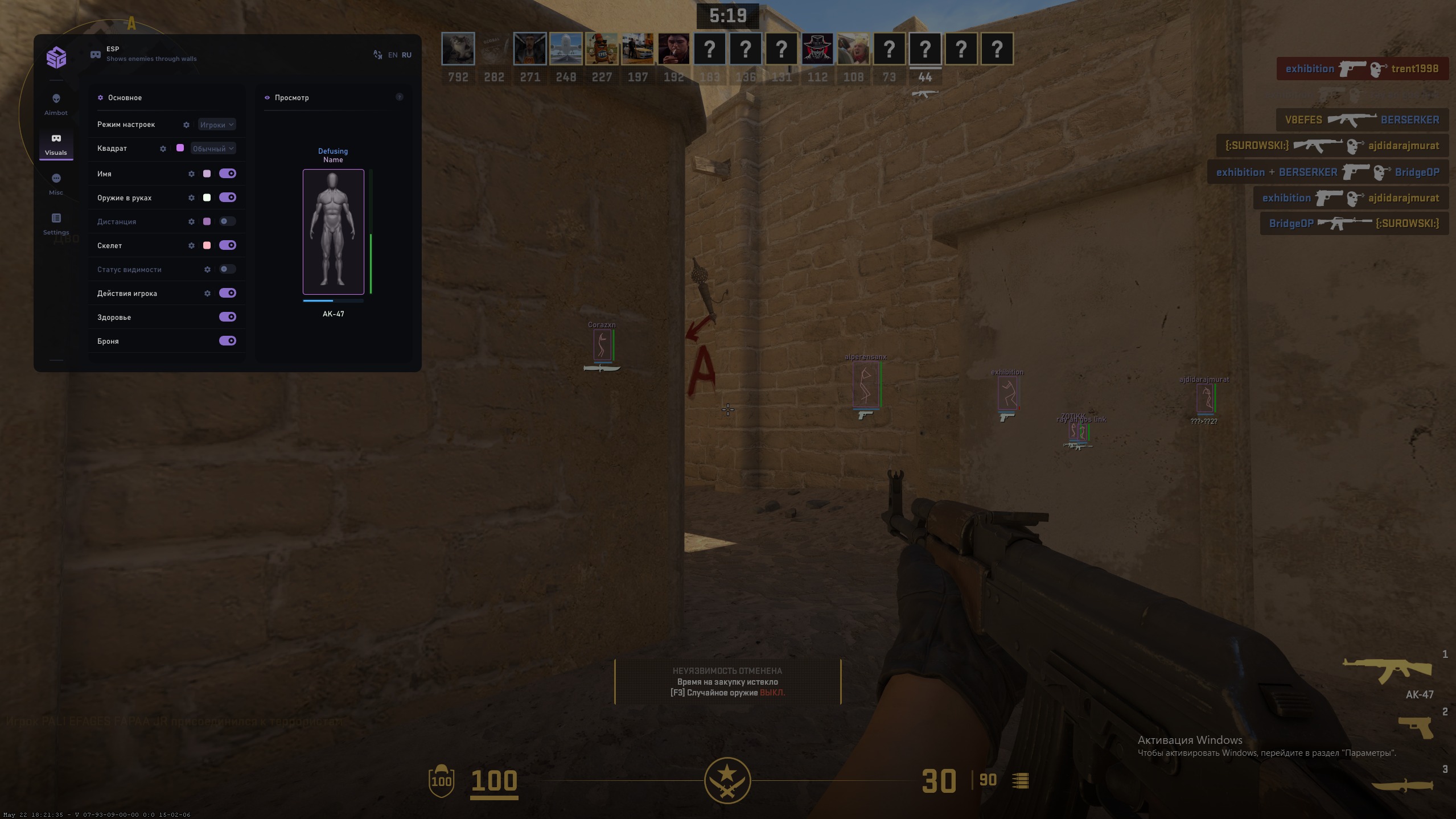This screenshot has height=819, width=1456.
Task: Disable the Здоровье toggle
Action: click(x=228, y=316)
